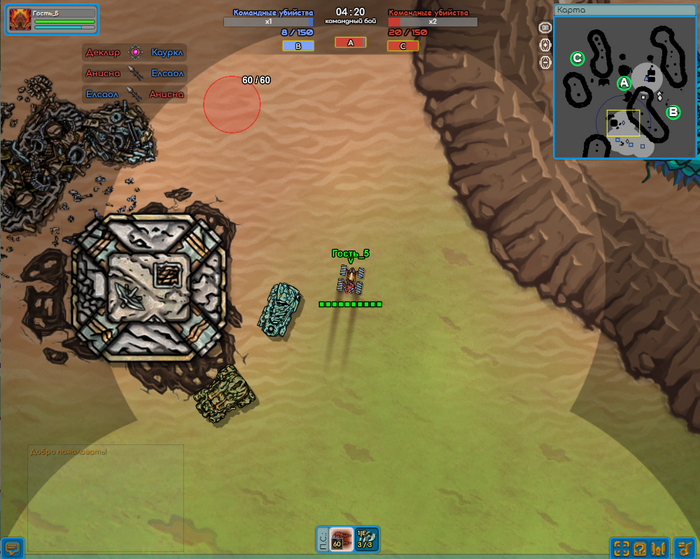Viewport: 700px width, 559px height.
Task: Select capture point C on the minimap
Action: click(x=577, y=58)
